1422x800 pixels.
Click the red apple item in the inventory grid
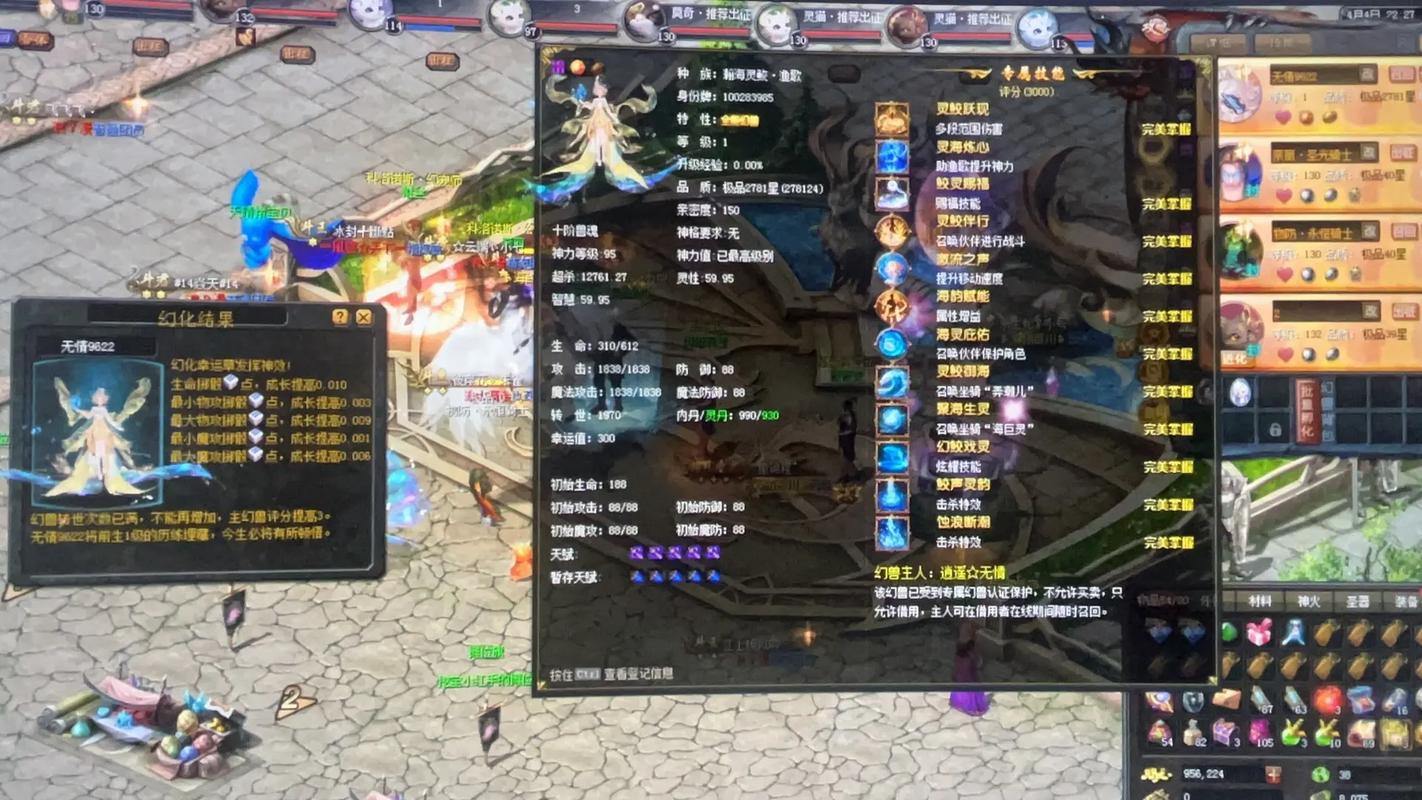tap(1326, 699)
